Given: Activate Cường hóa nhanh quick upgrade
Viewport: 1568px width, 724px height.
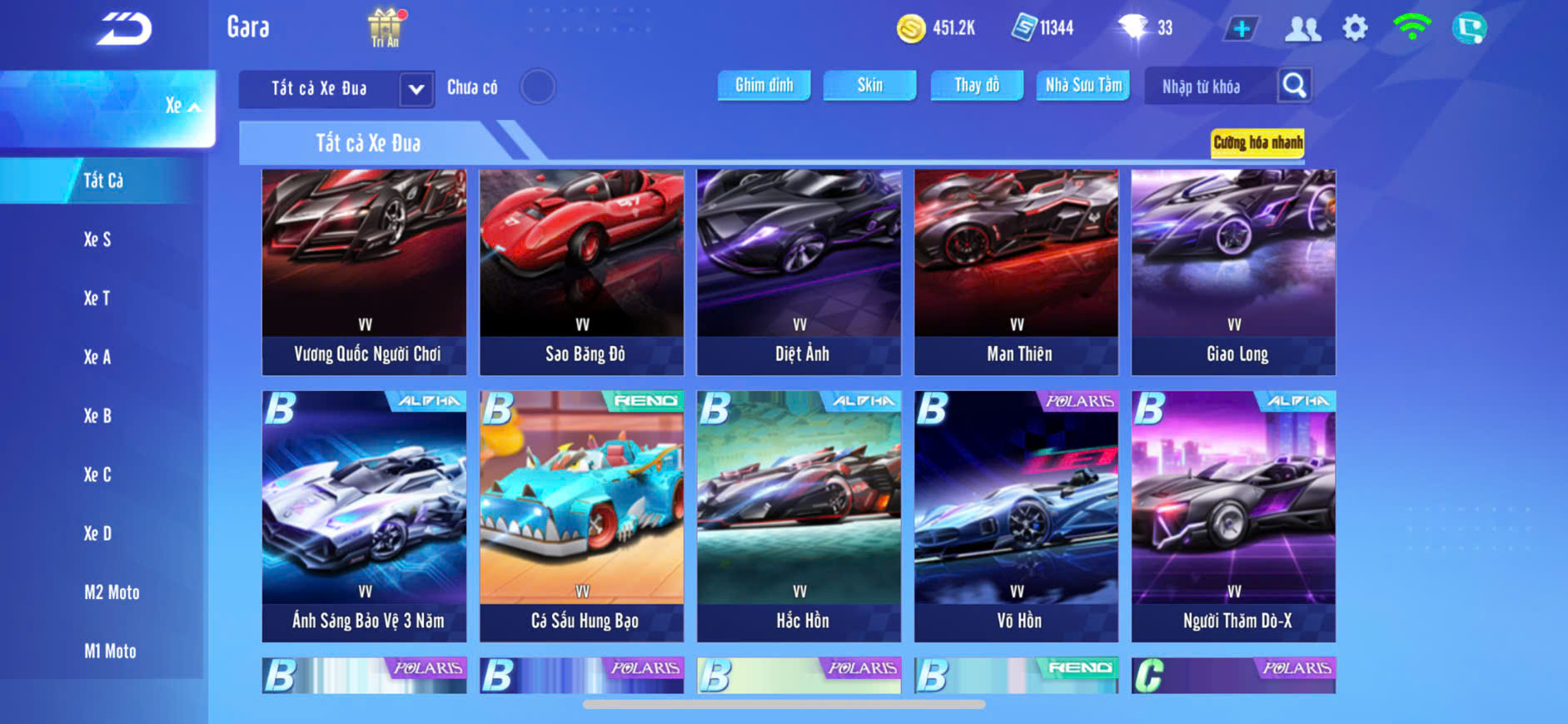Looking at the screenshot, I should point(1257,142).
